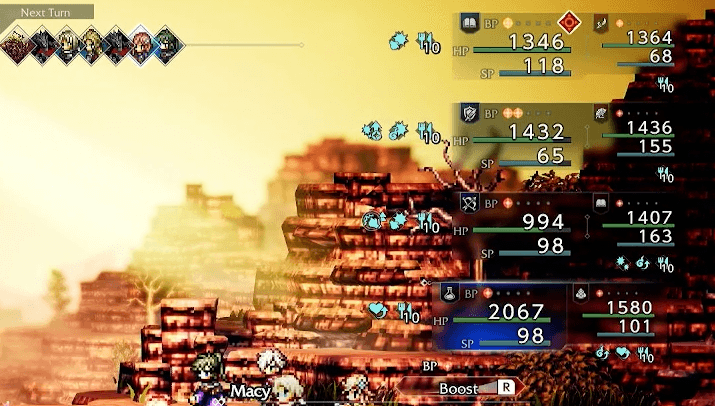Click the red target icon on the top panel

tap(570, 20)
